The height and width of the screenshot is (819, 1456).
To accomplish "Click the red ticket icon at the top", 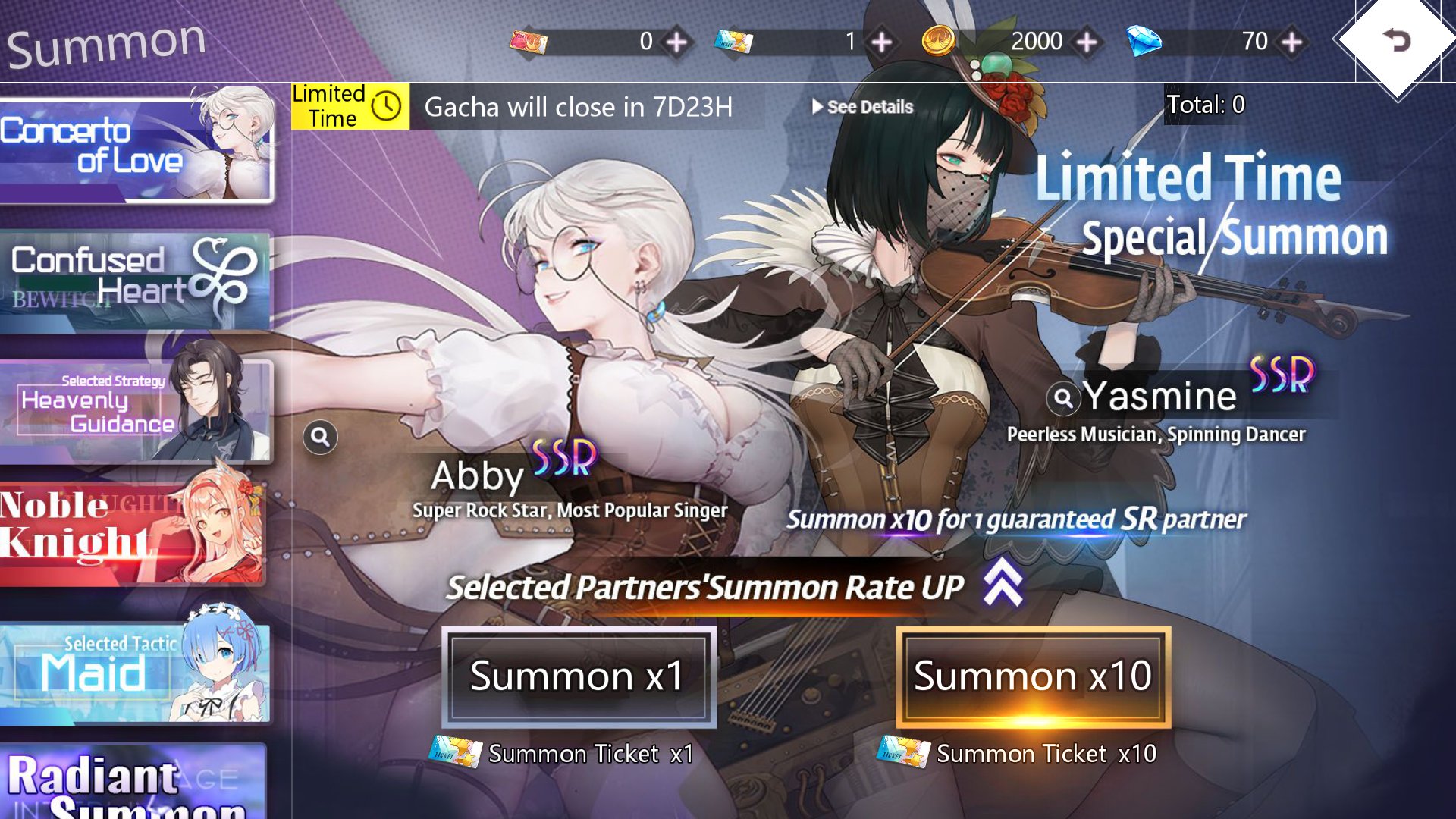I will coord(531,42).
